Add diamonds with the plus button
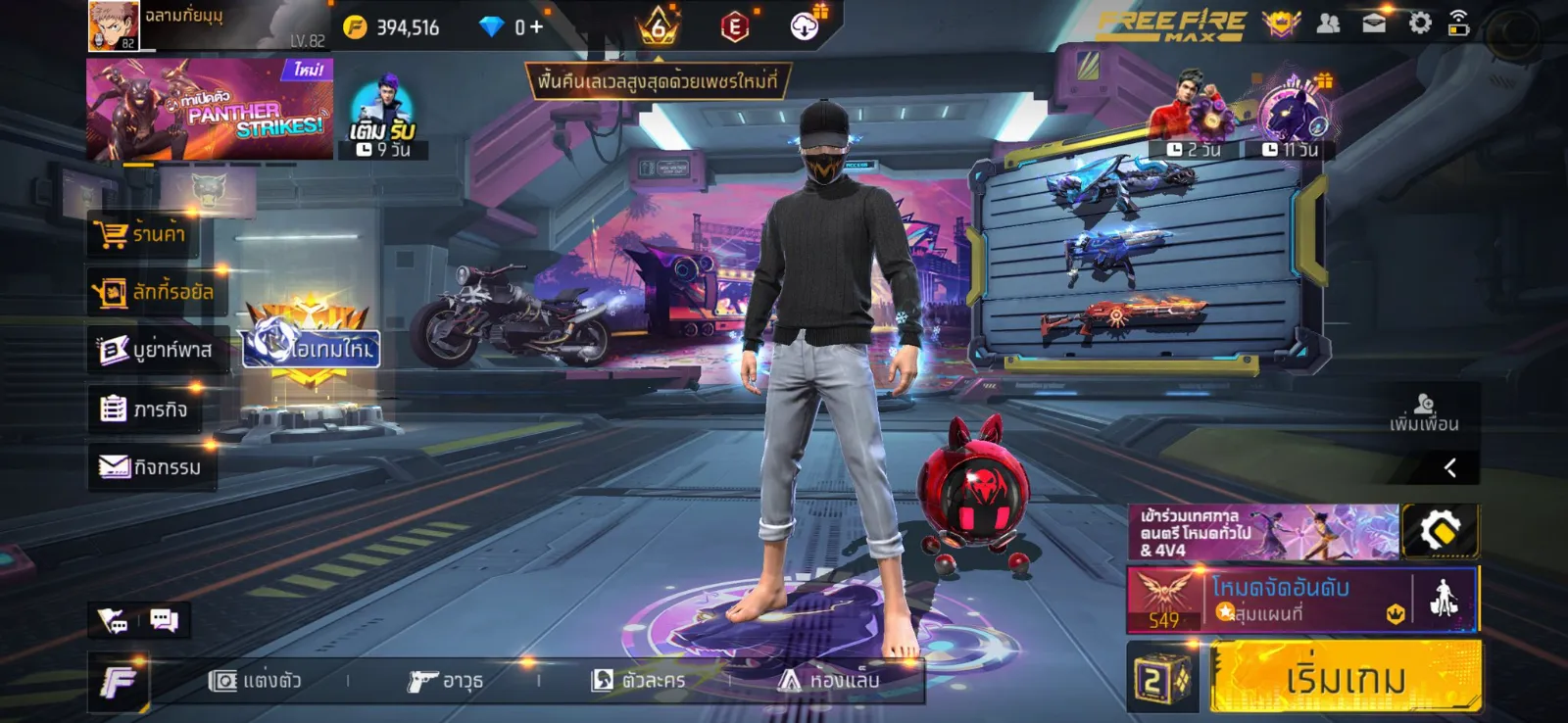 tap(536, 27)
